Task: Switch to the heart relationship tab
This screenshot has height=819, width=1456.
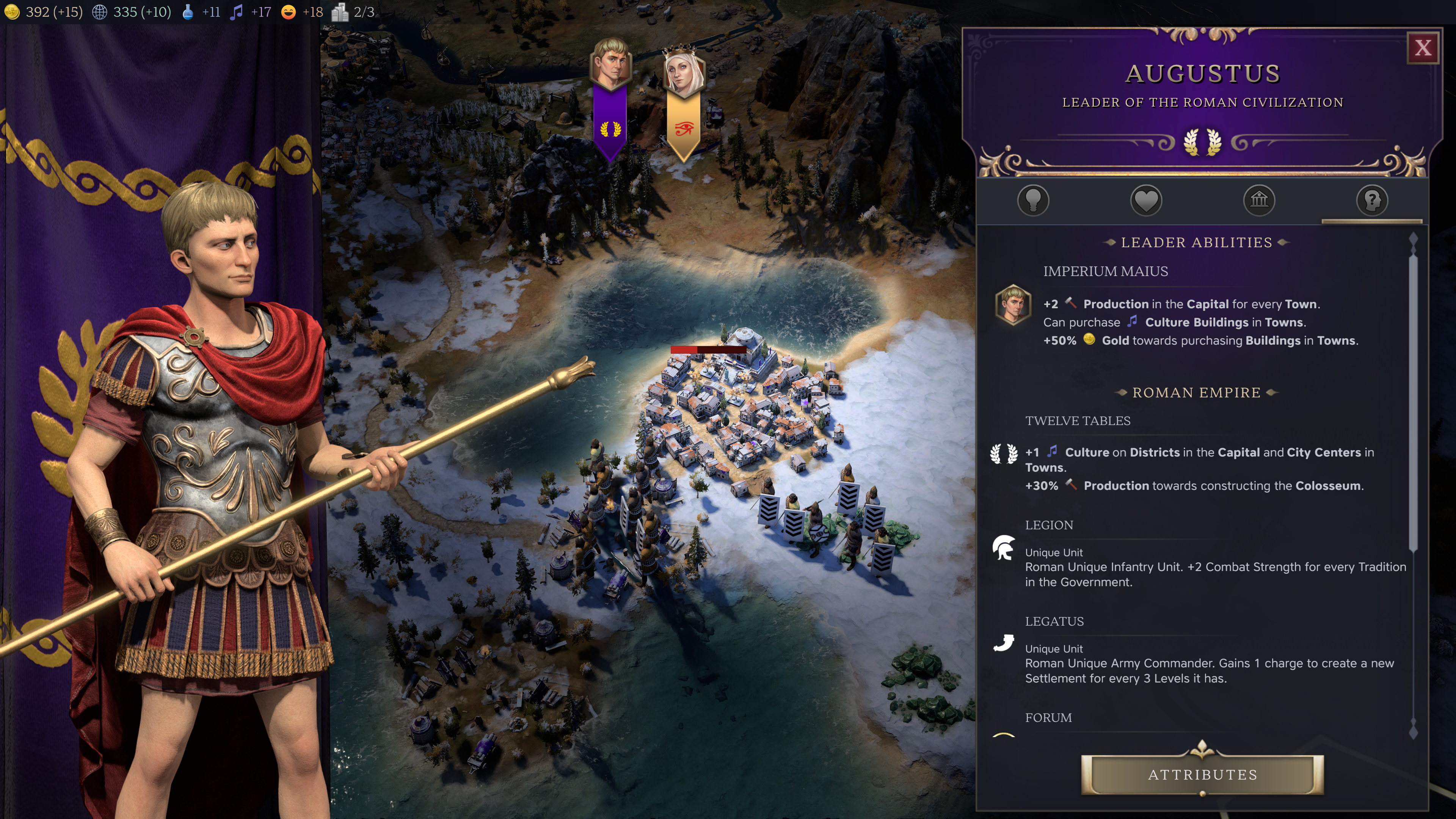Action: point(1146,200)
